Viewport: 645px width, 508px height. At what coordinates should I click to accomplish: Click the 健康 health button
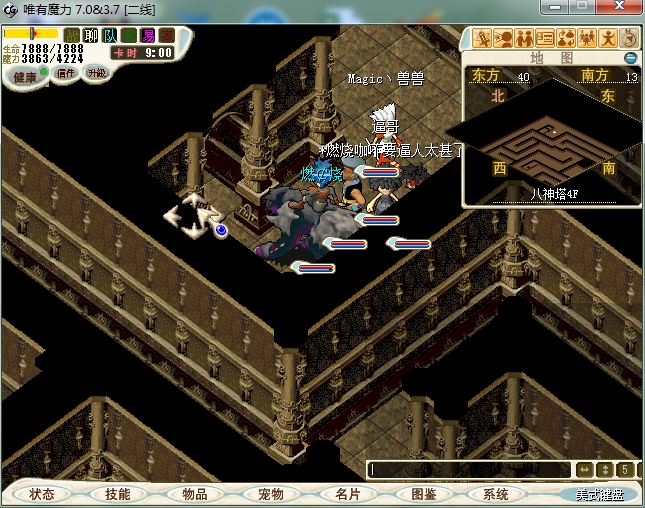pos(25,77)
